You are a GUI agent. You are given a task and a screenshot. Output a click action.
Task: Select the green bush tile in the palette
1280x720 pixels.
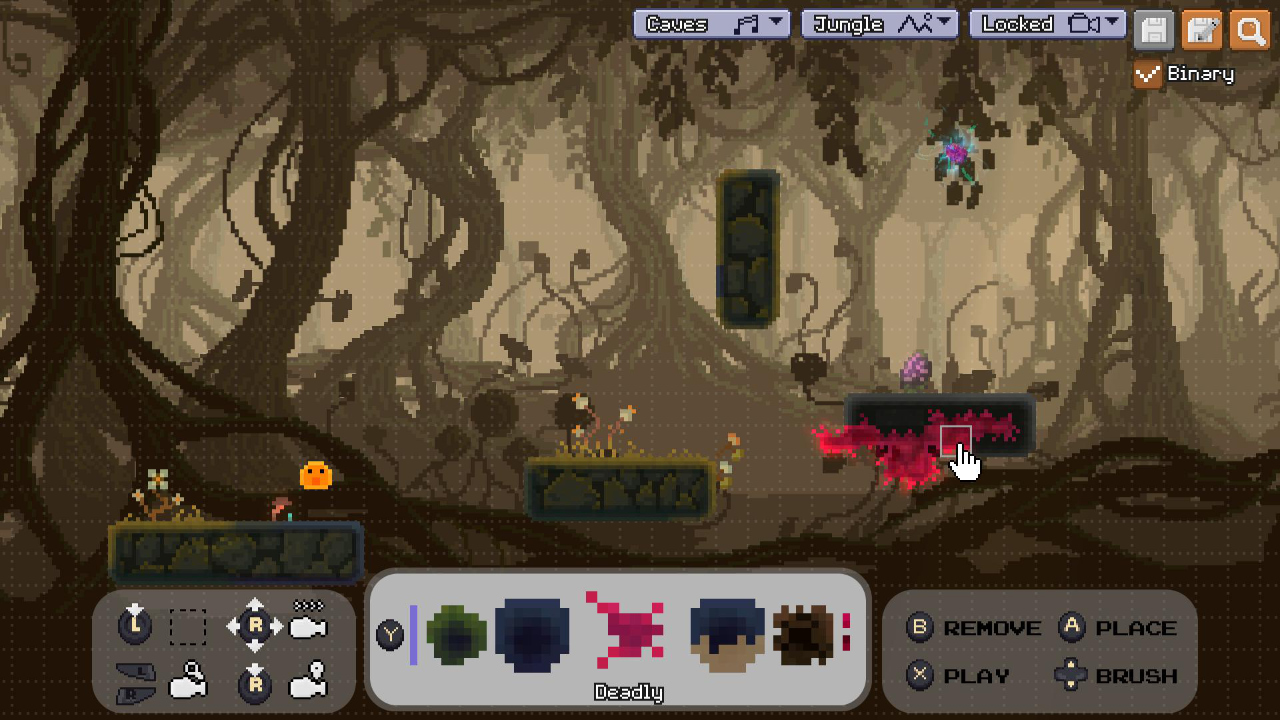[457, 633]
